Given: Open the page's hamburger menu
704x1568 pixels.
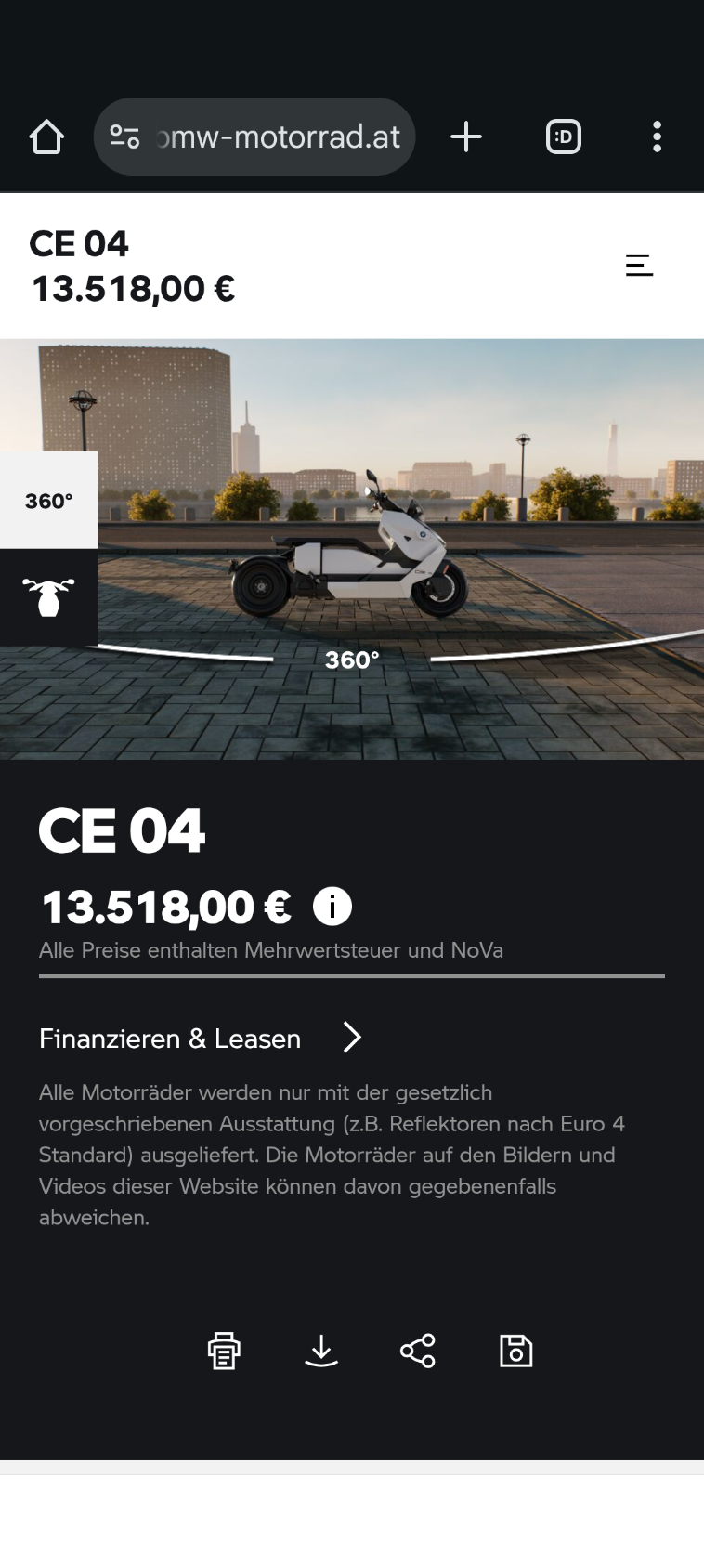Looking at the screenshot, I should point(639,266).
